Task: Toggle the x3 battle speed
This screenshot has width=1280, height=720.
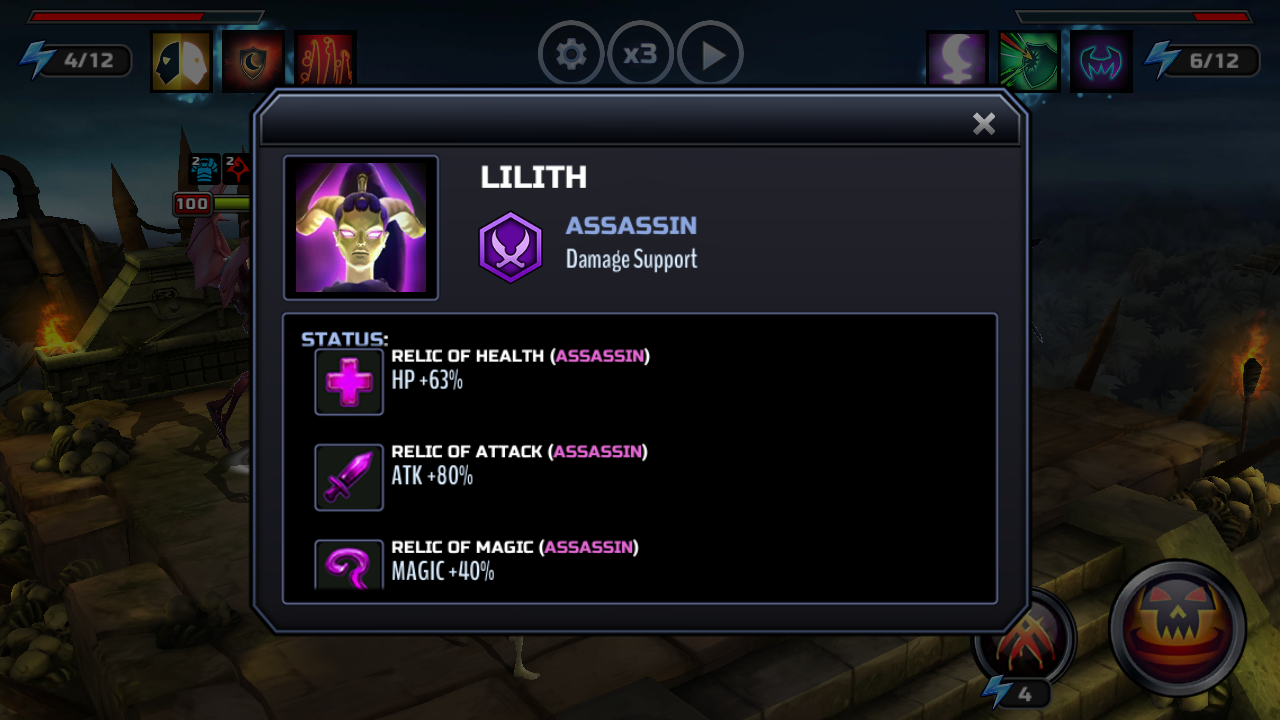Action: (640, 54)
